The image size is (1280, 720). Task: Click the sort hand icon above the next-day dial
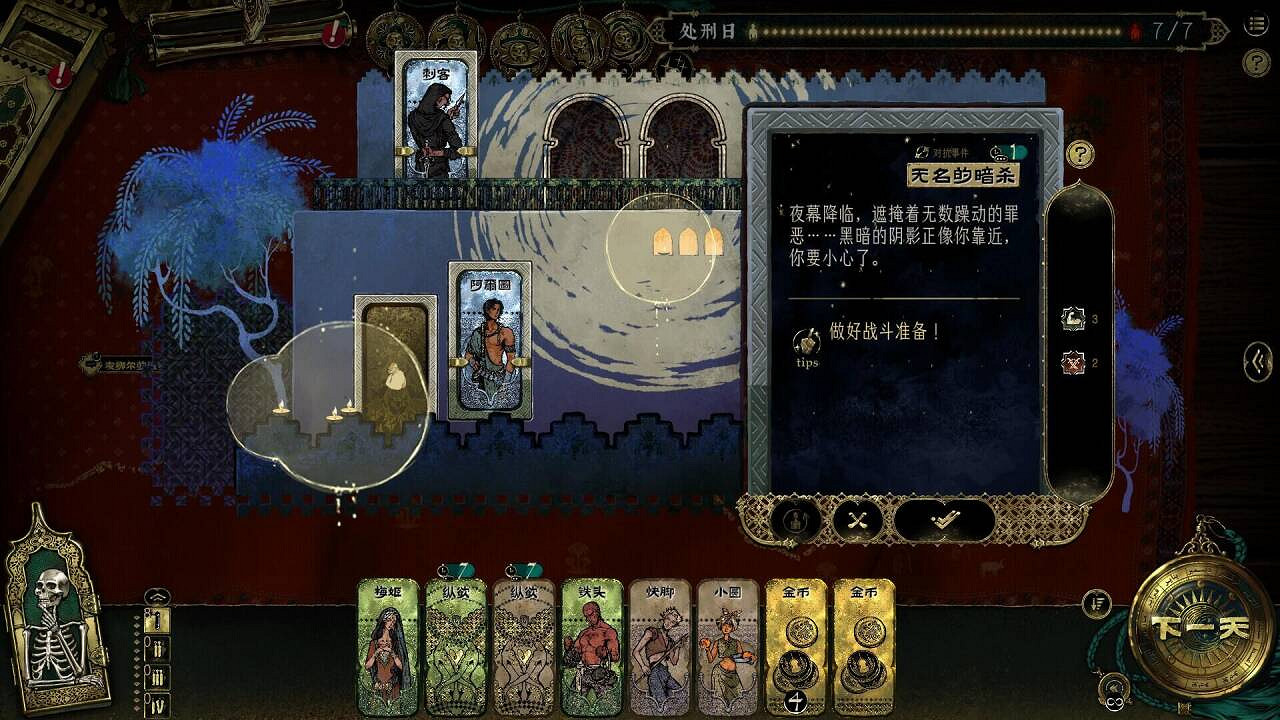point(1097,603)
